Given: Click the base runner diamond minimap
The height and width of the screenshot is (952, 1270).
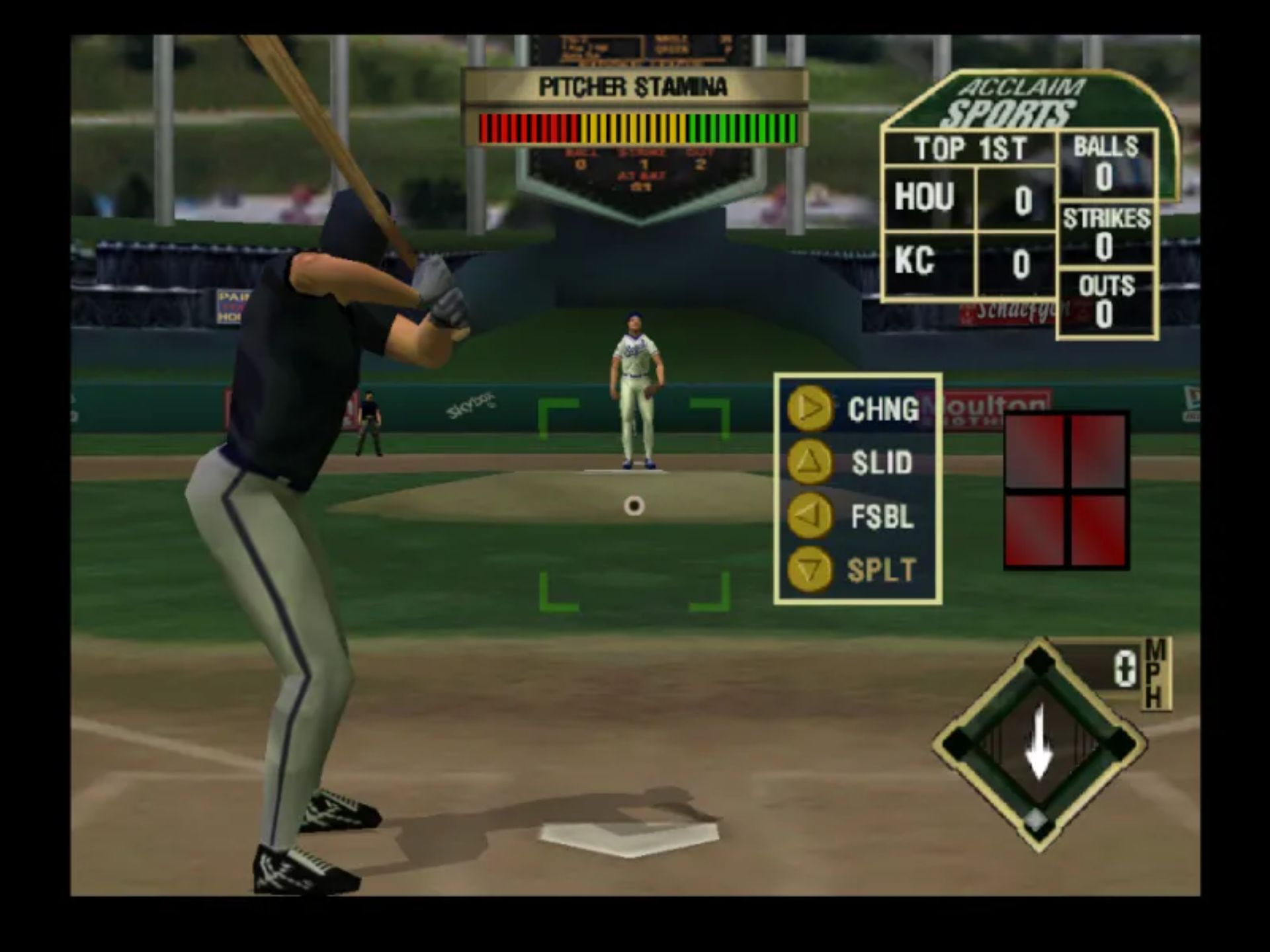Looking at the screenshot, I should click(1038, 744).
